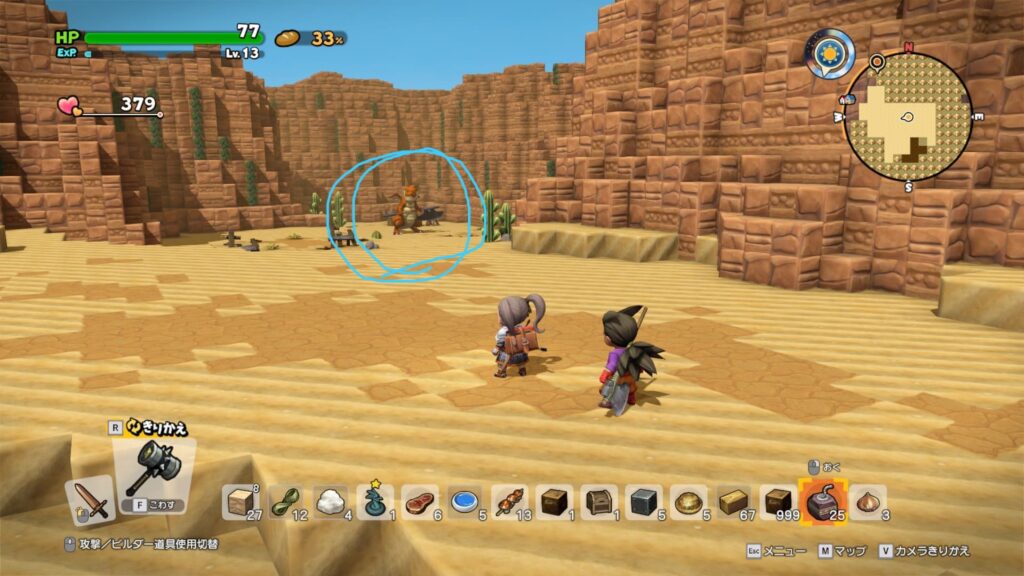Switch to the copper sword weapon slot
Screen dimensions: 1024x576
point(90,499)
